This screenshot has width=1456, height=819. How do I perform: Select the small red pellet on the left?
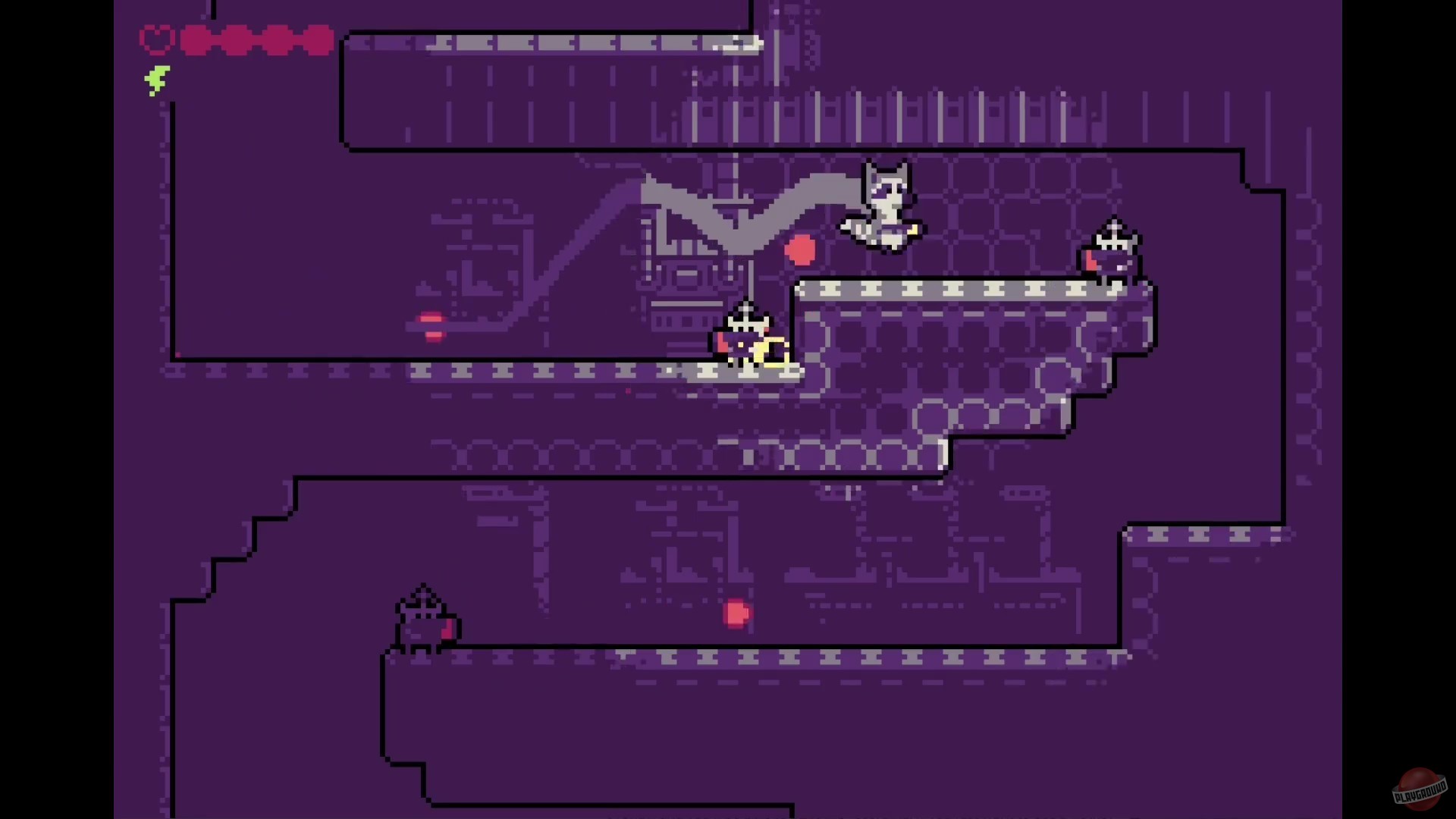point(431,327)
